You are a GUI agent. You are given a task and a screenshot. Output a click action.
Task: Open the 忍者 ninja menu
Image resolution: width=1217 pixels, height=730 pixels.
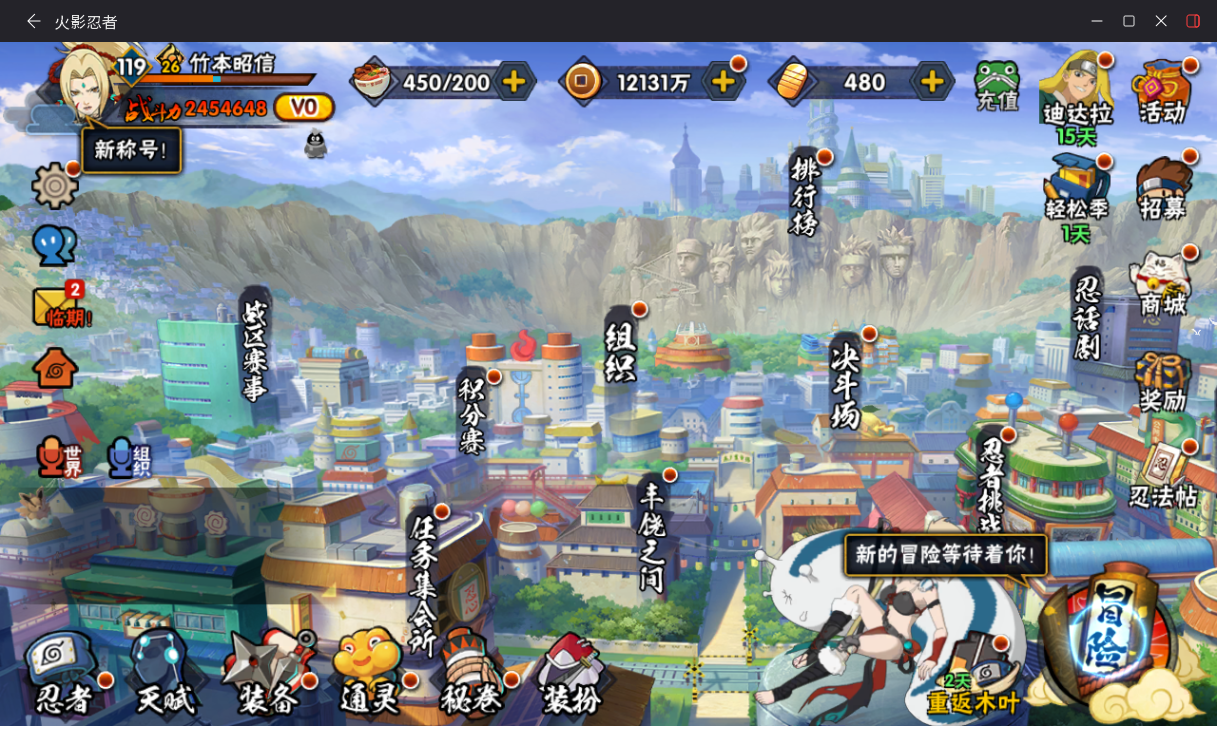pyautogui.click(x=62, y=674)
